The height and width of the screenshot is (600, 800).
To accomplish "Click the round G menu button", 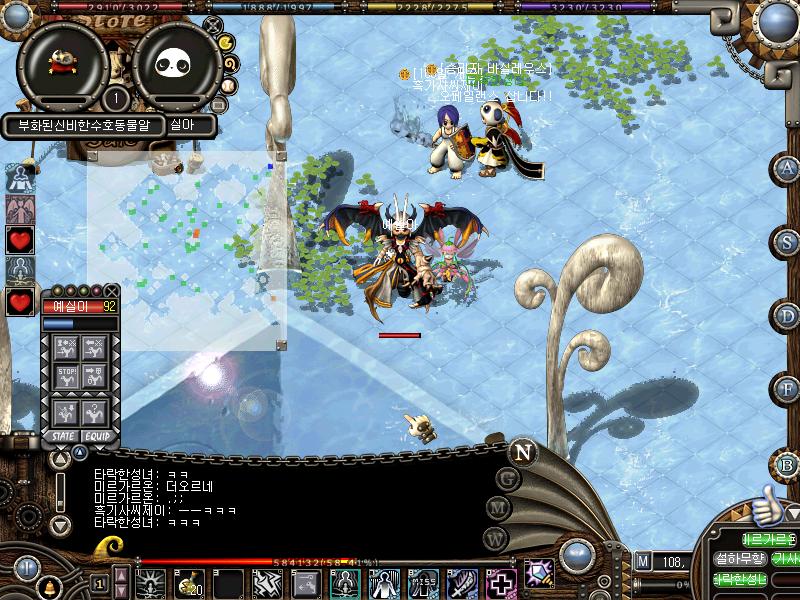I will pos(508,478).
